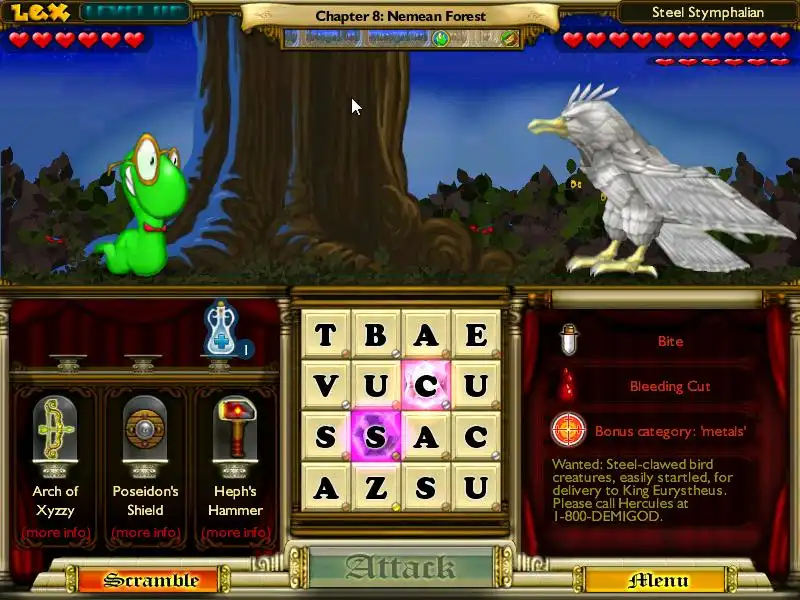800x600 pixels.
Task: Pick the letter B tile
Action: tap(376, 335)
